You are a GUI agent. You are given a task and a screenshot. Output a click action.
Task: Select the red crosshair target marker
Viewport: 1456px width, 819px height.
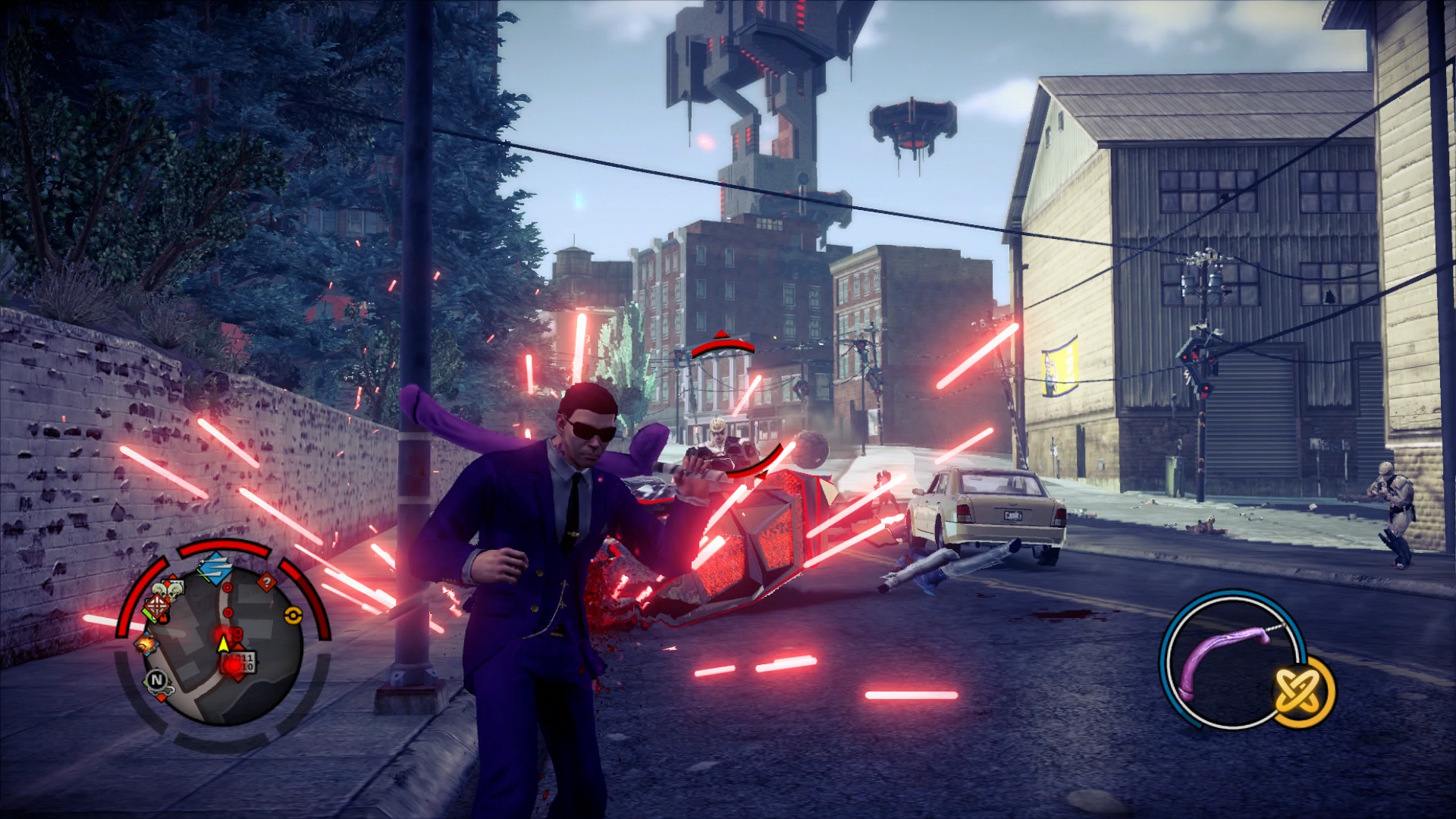point(158,606)
